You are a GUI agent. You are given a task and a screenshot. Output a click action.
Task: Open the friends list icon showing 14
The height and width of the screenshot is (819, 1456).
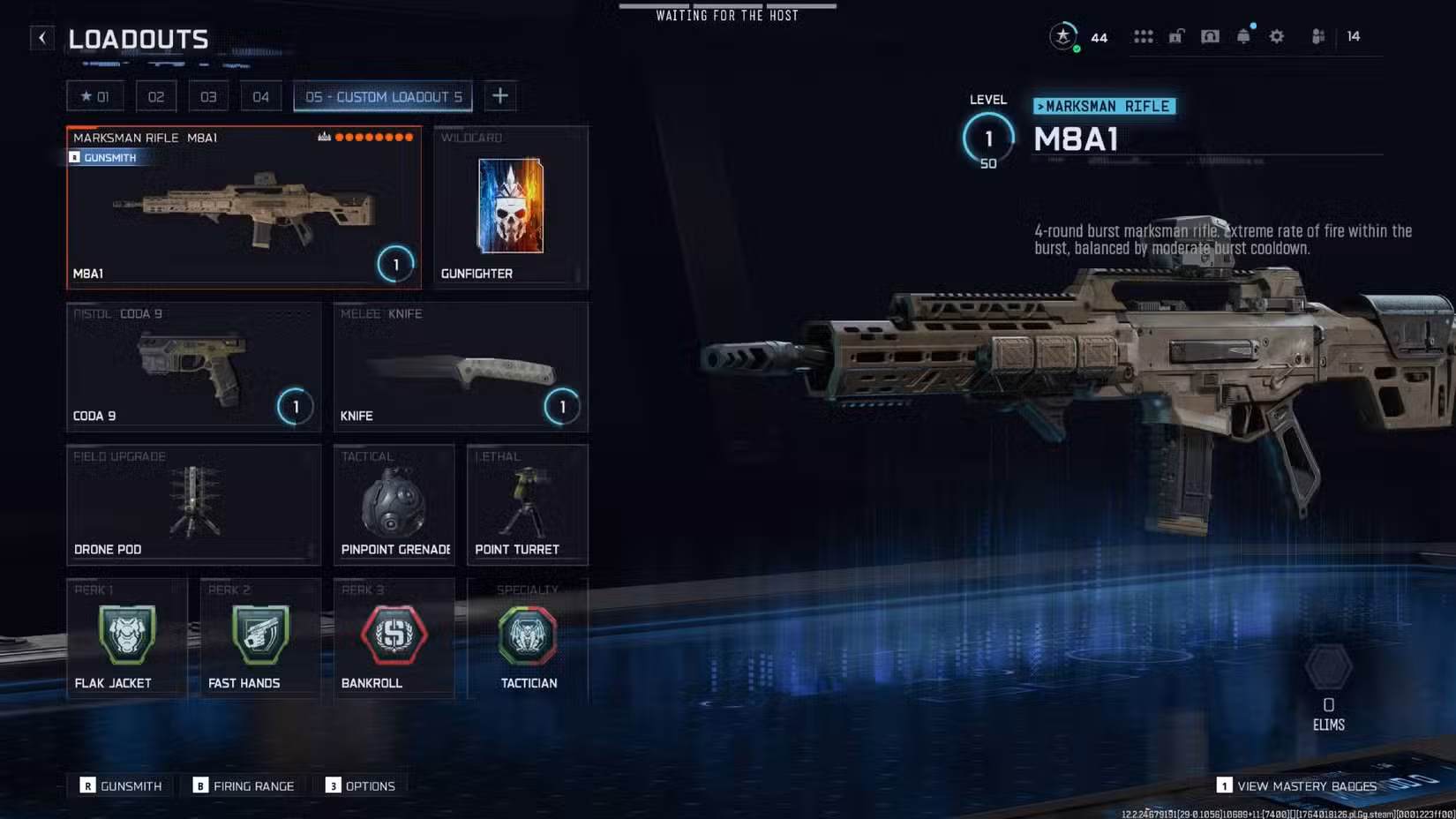point(1316,36)
